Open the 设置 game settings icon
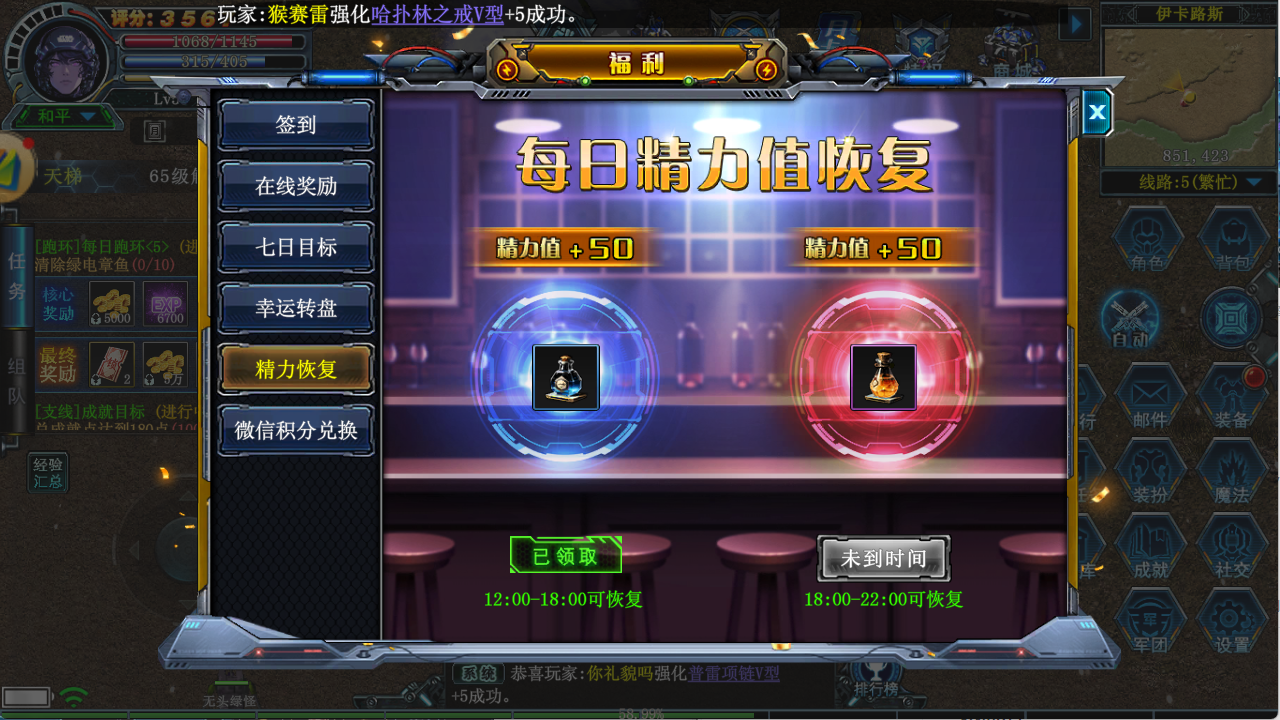The image size is (1280, 720). 1230,620
